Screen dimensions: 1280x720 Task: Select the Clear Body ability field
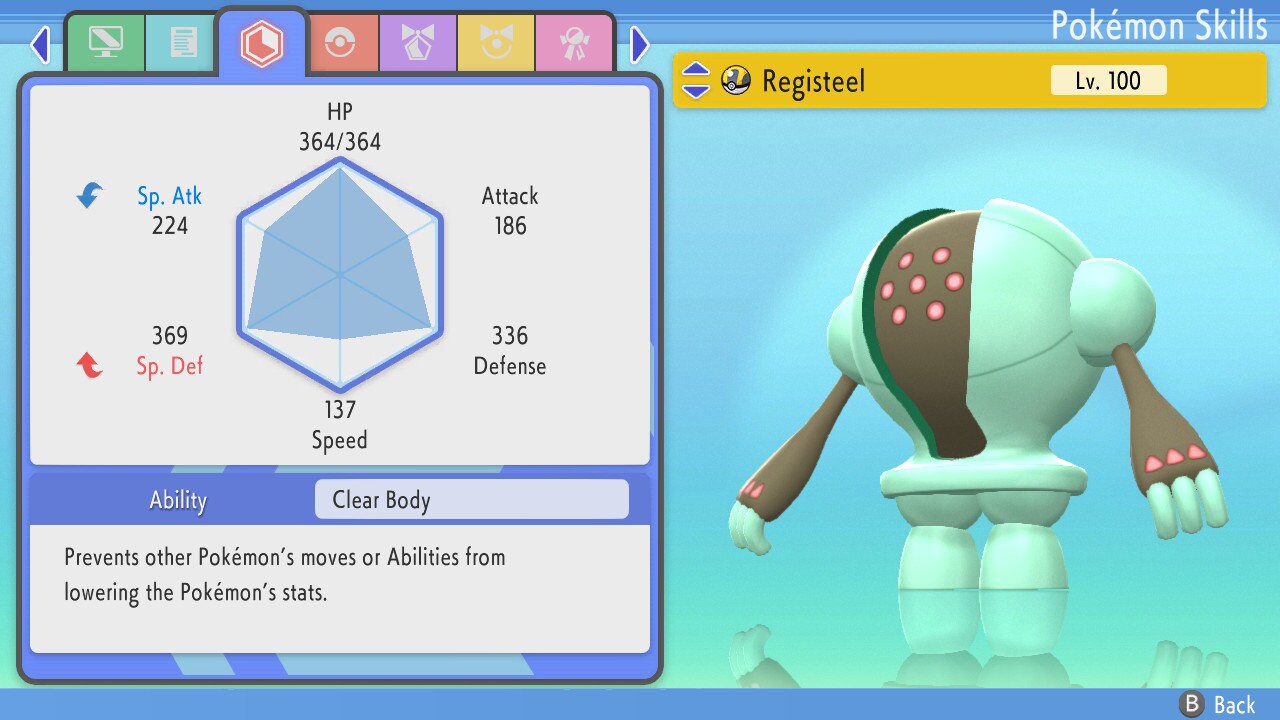tap(471, 500)
